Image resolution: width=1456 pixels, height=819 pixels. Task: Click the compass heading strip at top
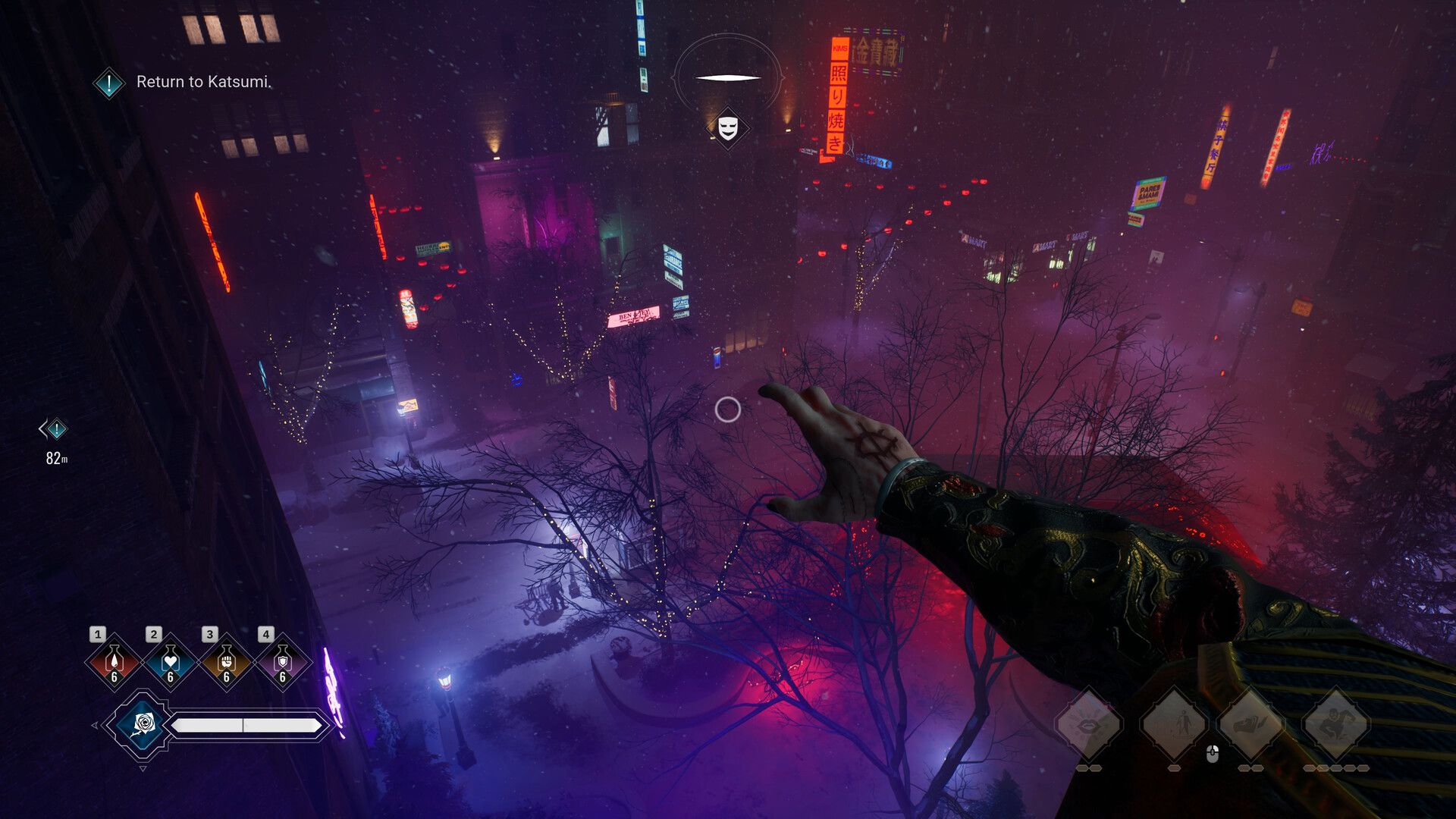click(728, 75)
